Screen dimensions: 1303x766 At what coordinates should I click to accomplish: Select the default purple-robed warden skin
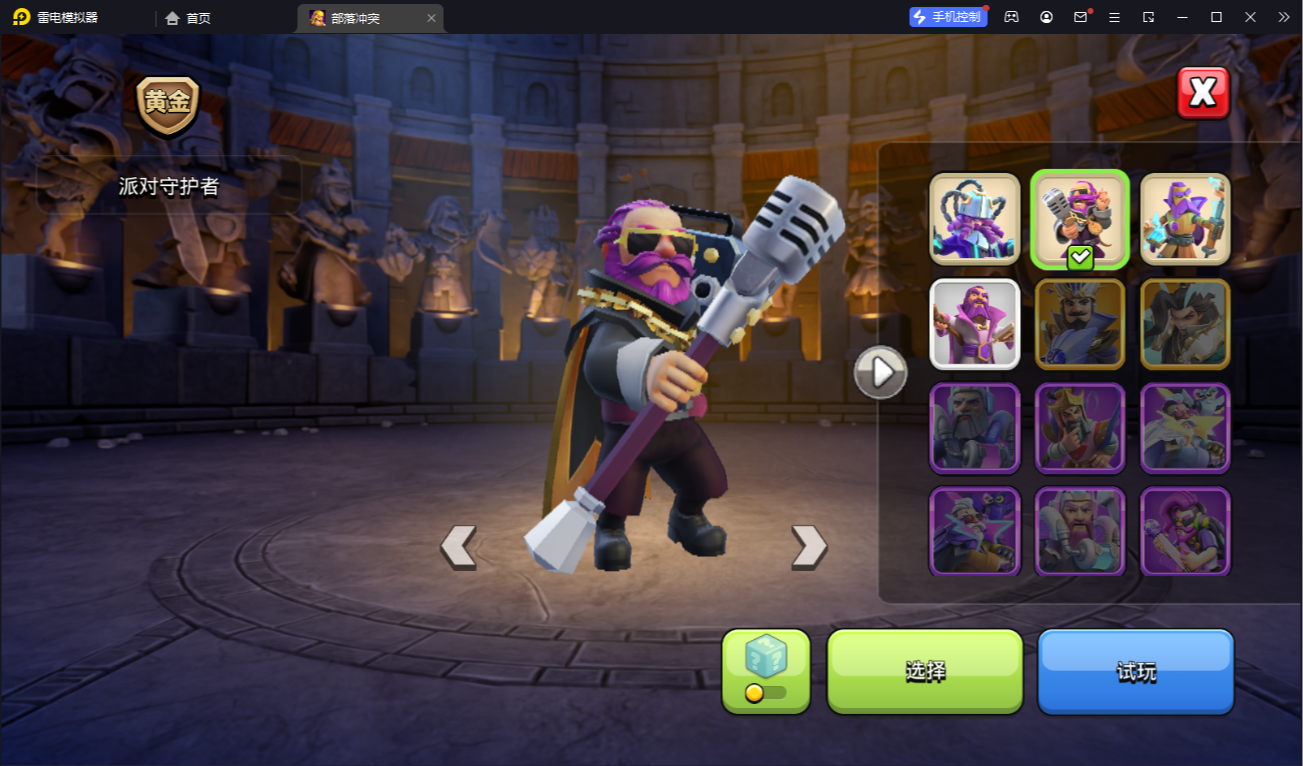tap(975, 323)
